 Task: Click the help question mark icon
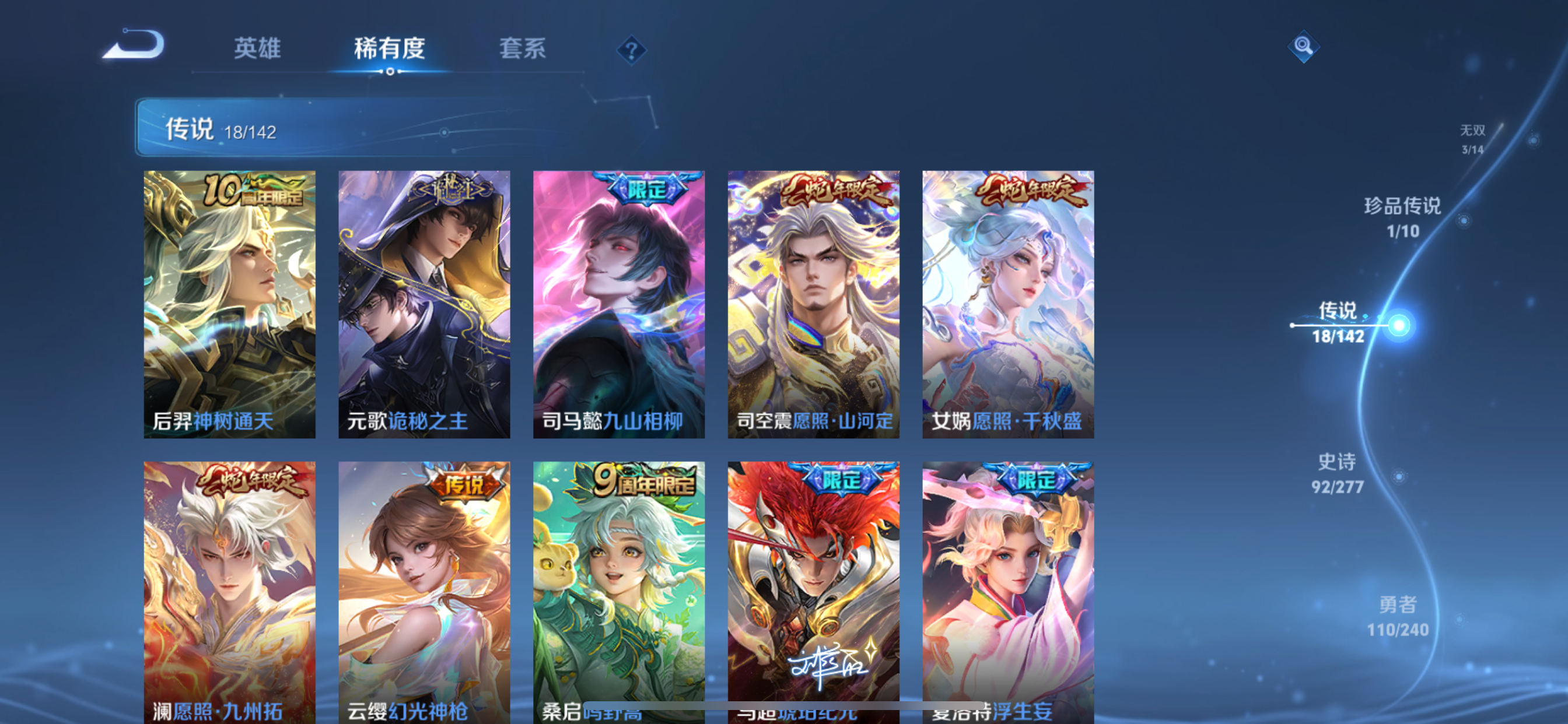click(x=631, y=48)
